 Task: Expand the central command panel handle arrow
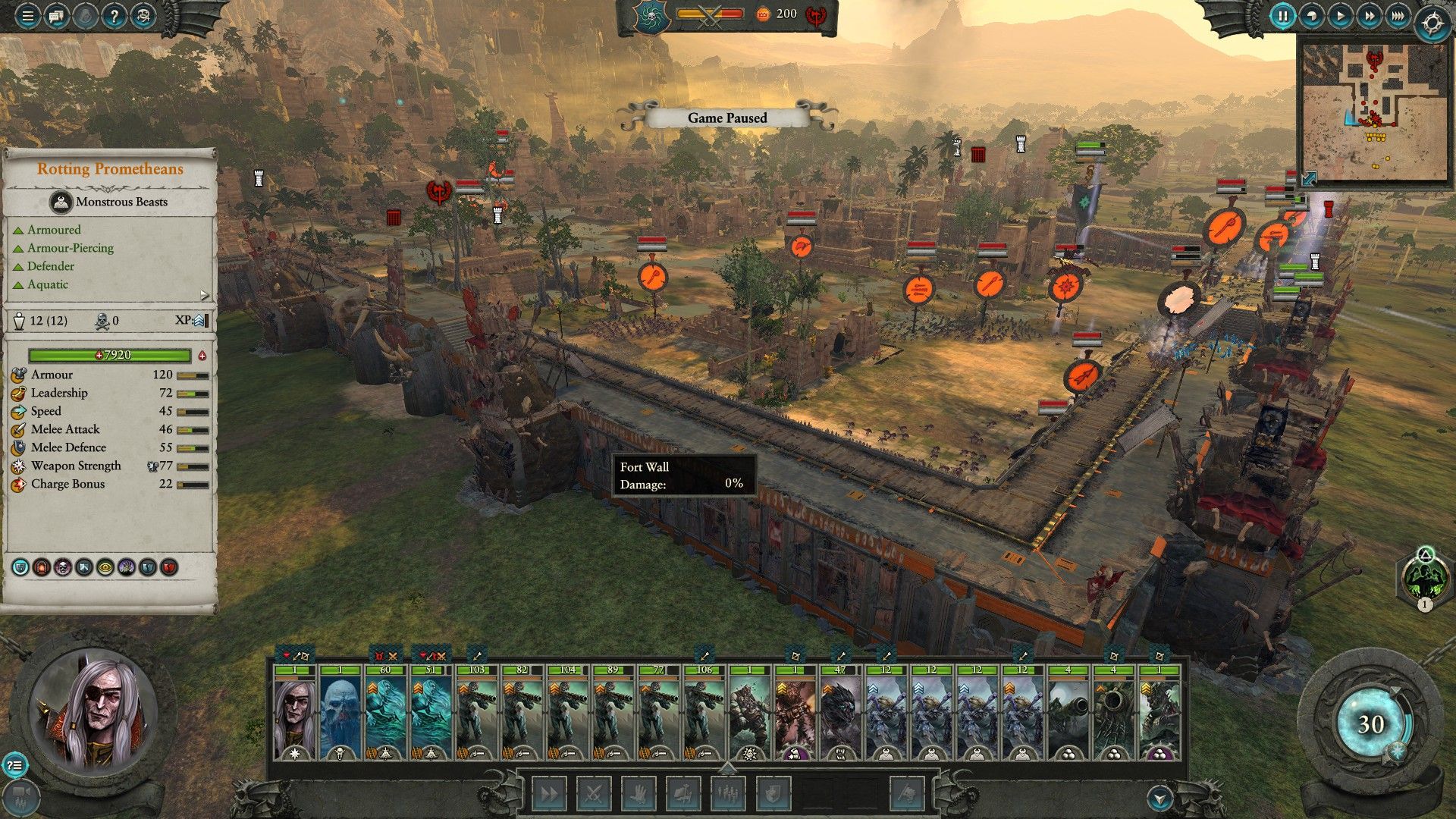tap(727, 767)
